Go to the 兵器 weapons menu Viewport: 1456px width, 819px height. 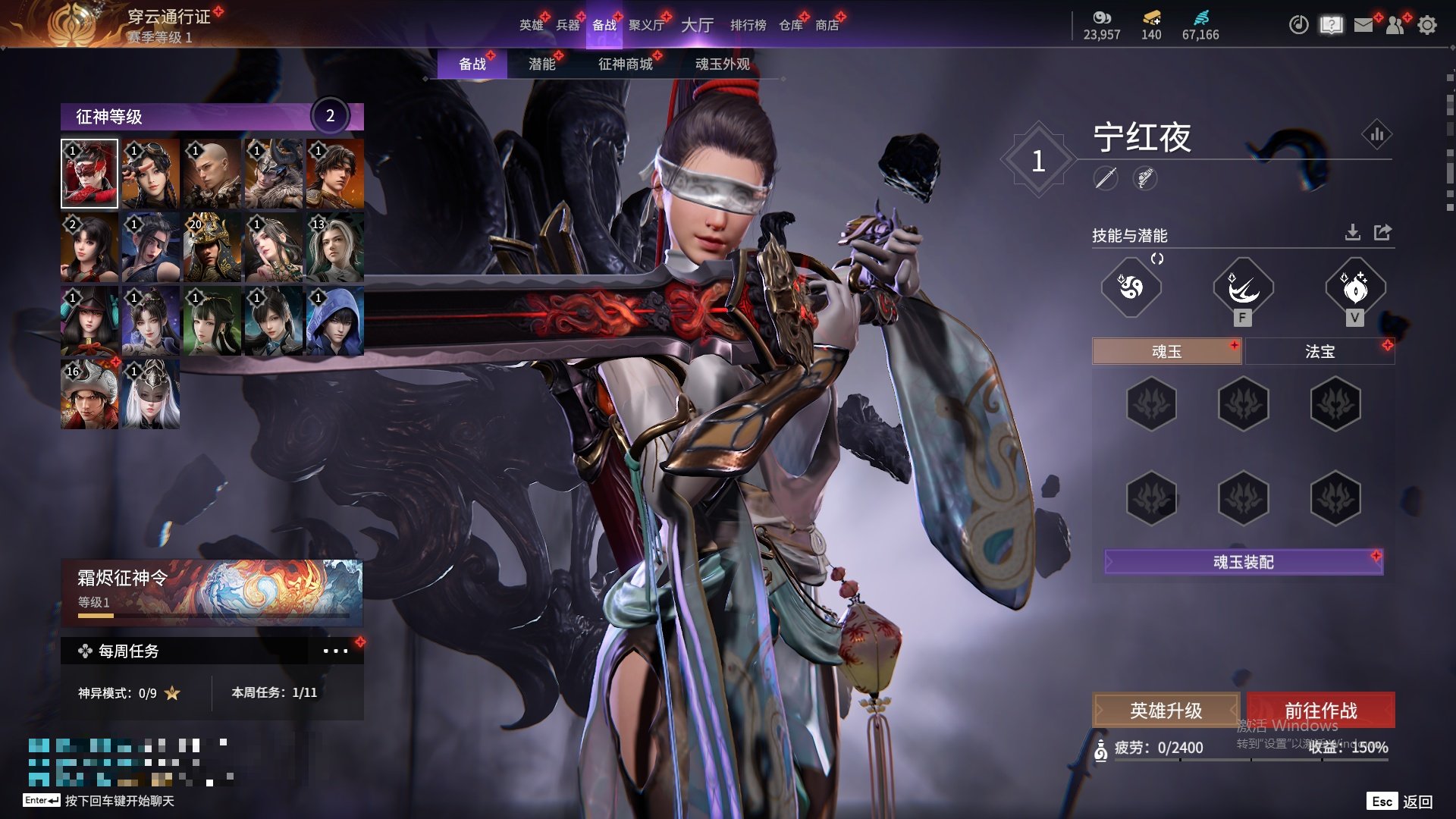click(567, 25)
